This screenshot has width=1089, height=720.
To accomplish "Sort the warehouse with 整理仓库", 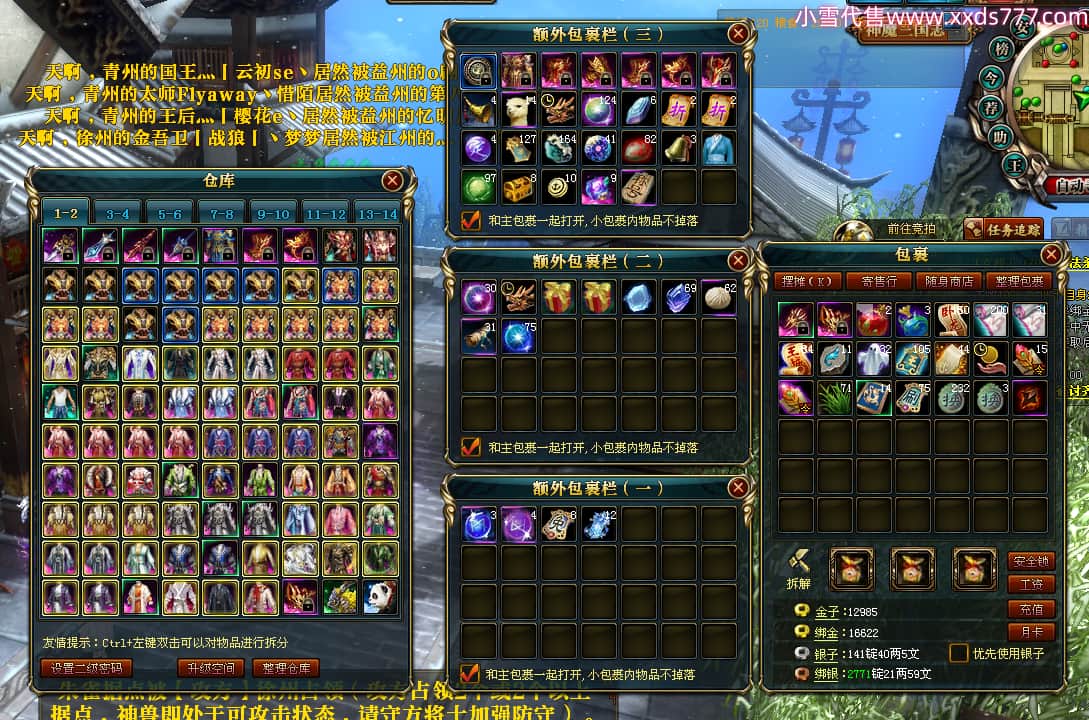I will (x=286, y=668).
